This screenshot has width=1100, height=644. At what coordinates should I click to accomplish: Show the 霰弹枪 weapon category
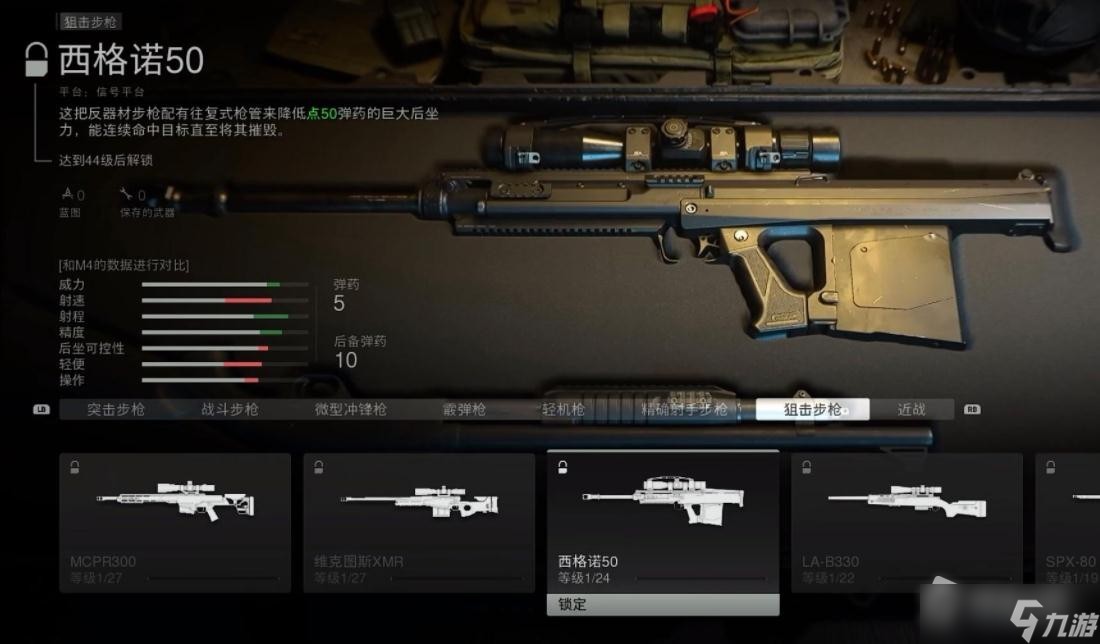tap(464, 409)
